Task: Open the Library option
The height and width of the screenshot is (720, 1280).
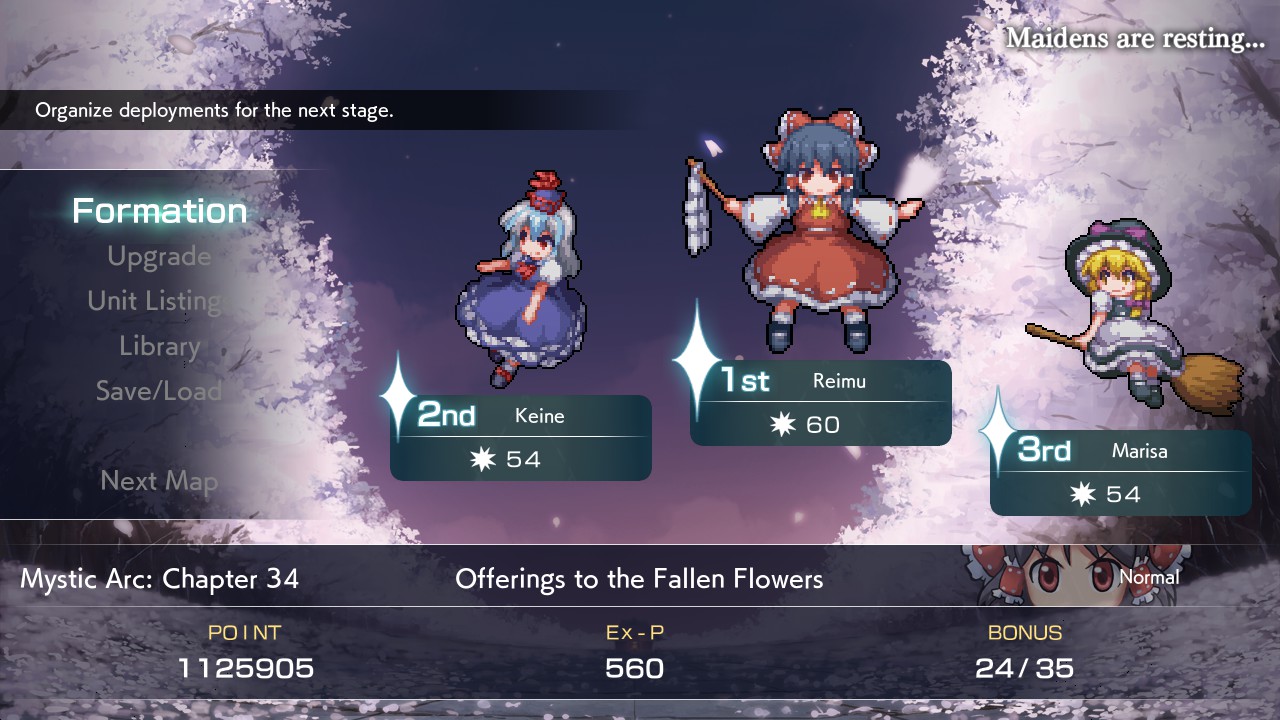Action: (159, 346)
